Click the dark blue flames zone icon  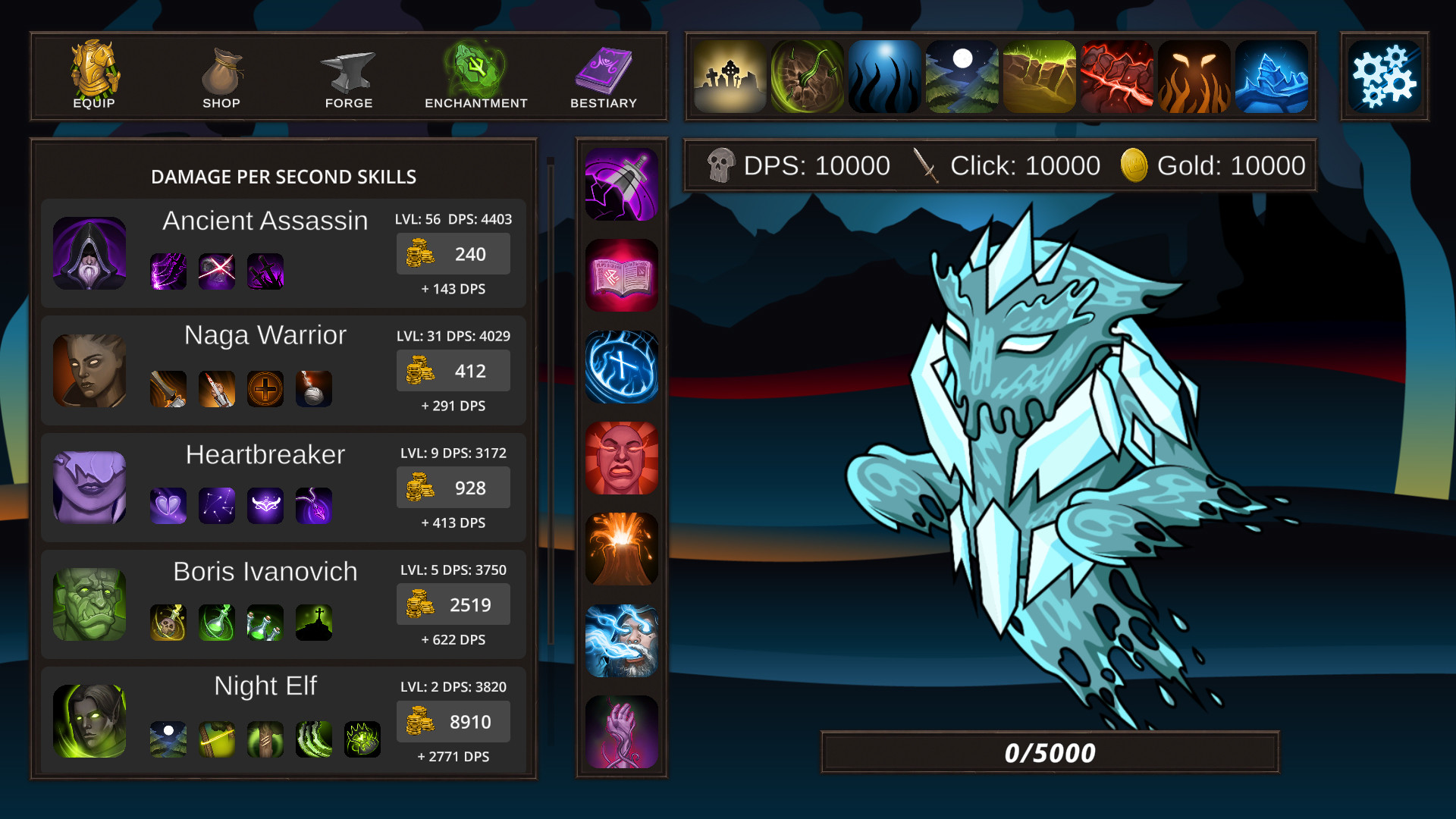click(x=884, y=76)
